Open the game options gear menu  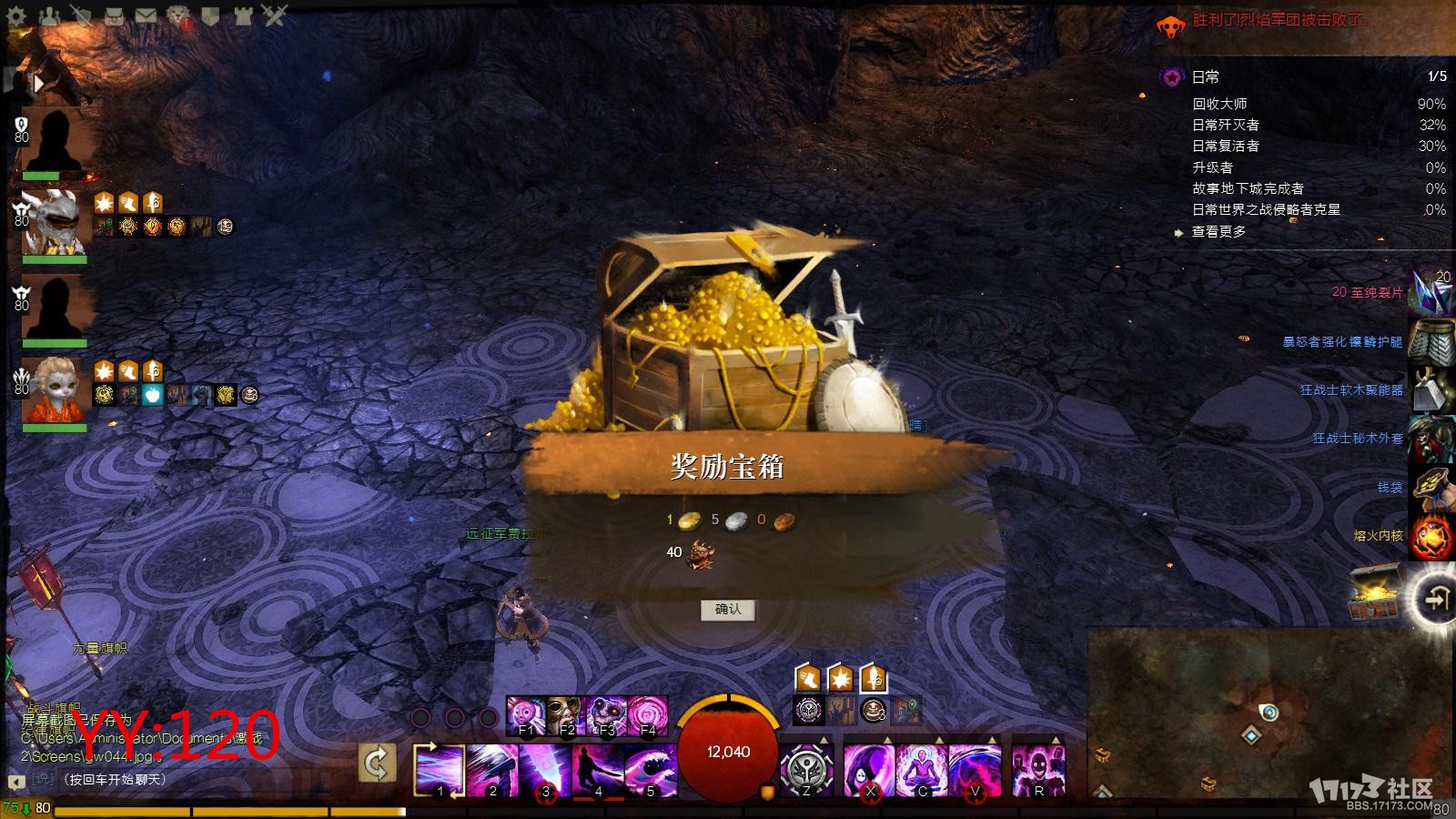[x=15, y=15]
